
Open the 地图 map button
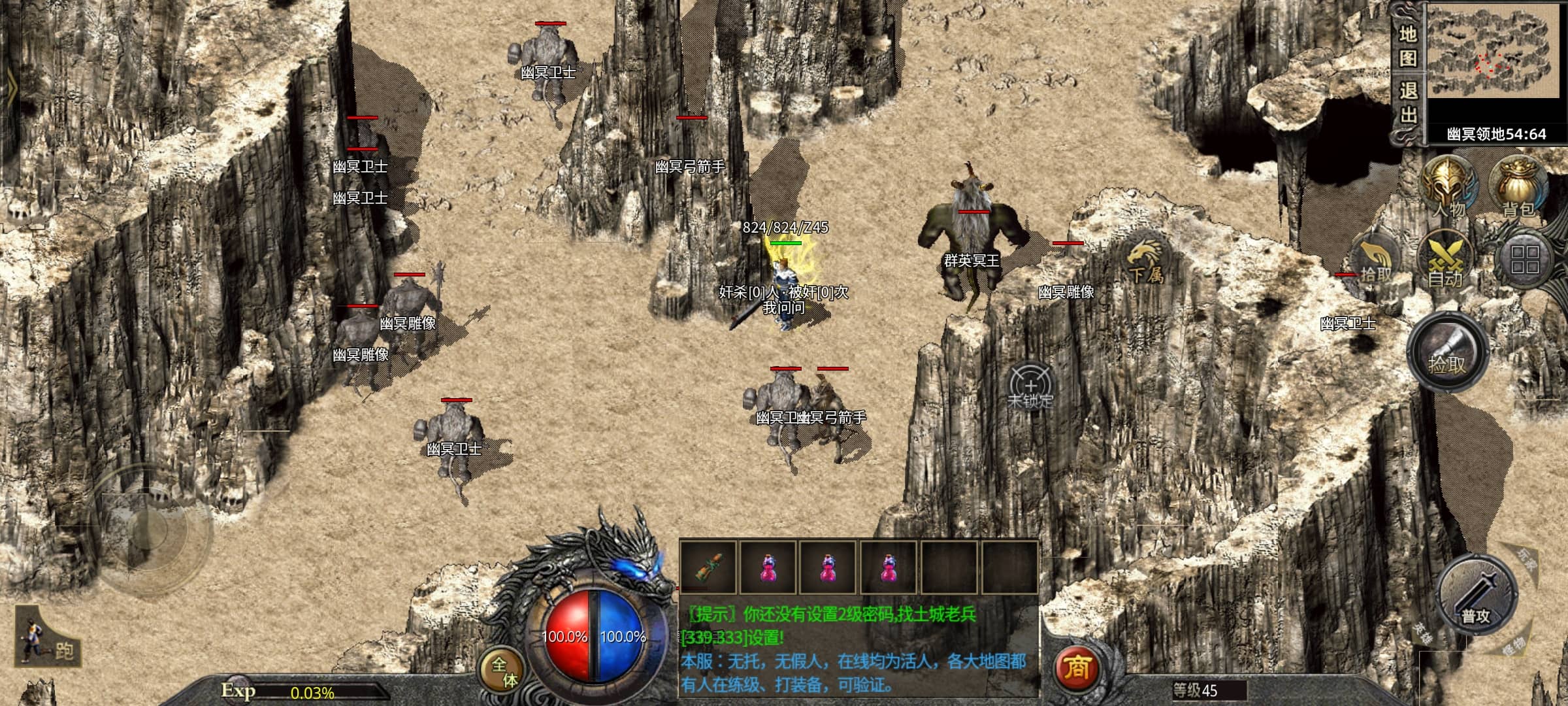(x=1407, y=46)
